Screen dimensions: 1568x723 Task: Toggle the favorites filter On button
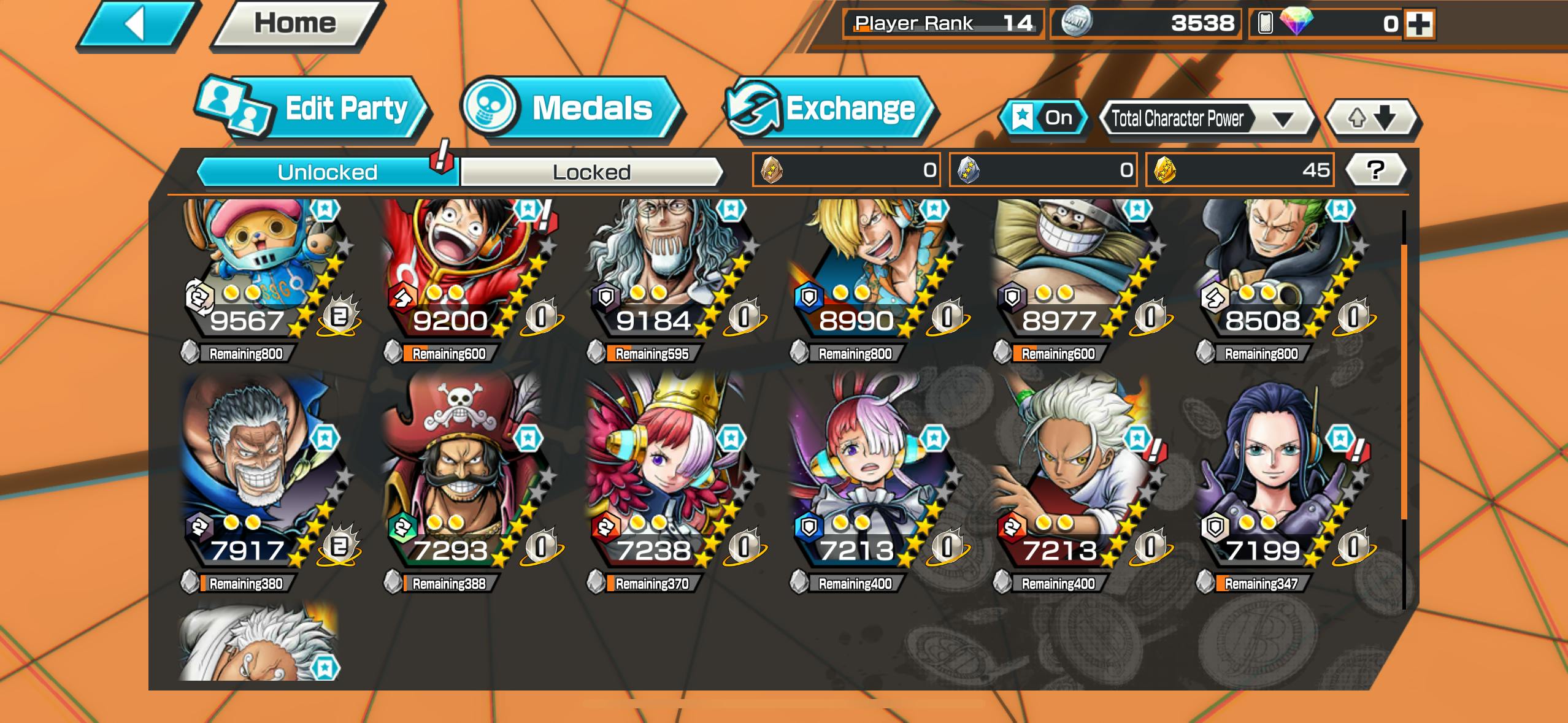1044,117
